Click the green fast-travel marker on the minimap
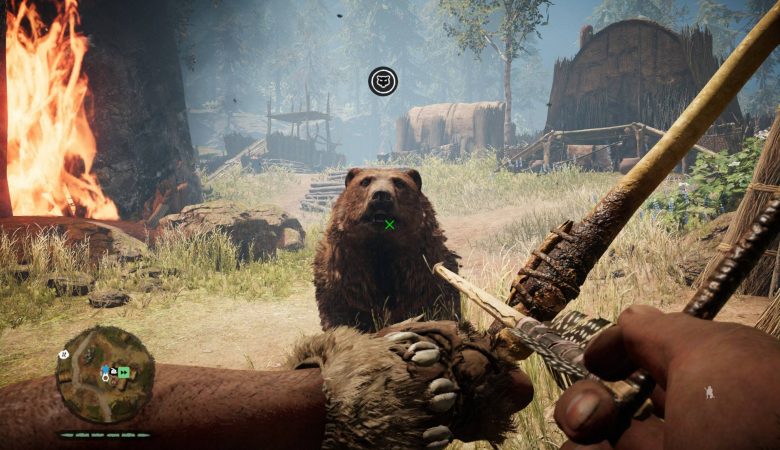This screenshot has height=450, width=780. point(124,372)
